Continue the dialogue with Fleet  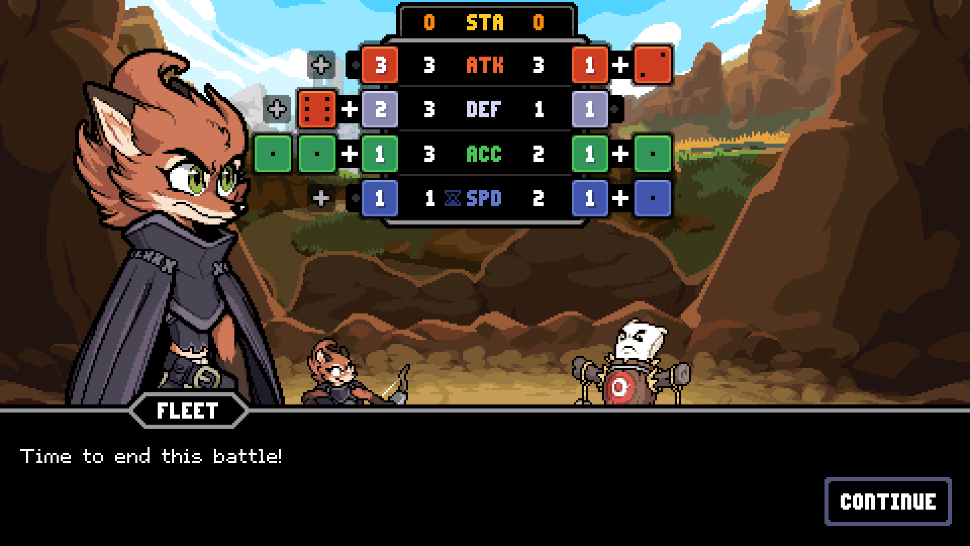[x=887, y=501]
